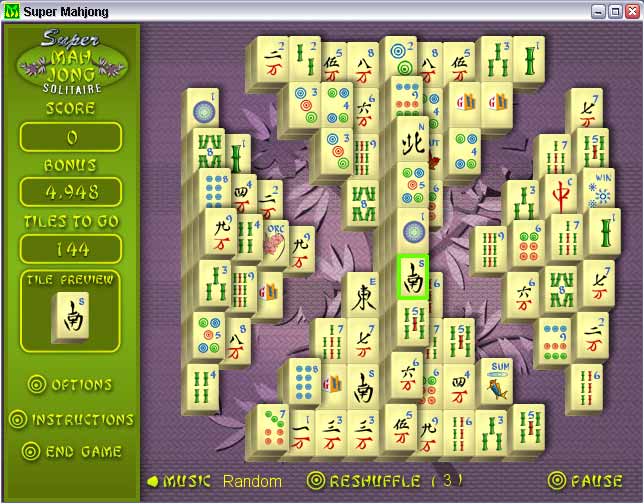Open the Options menu
644x504 pixels.
pyautogui.click(x=70, y=385)
